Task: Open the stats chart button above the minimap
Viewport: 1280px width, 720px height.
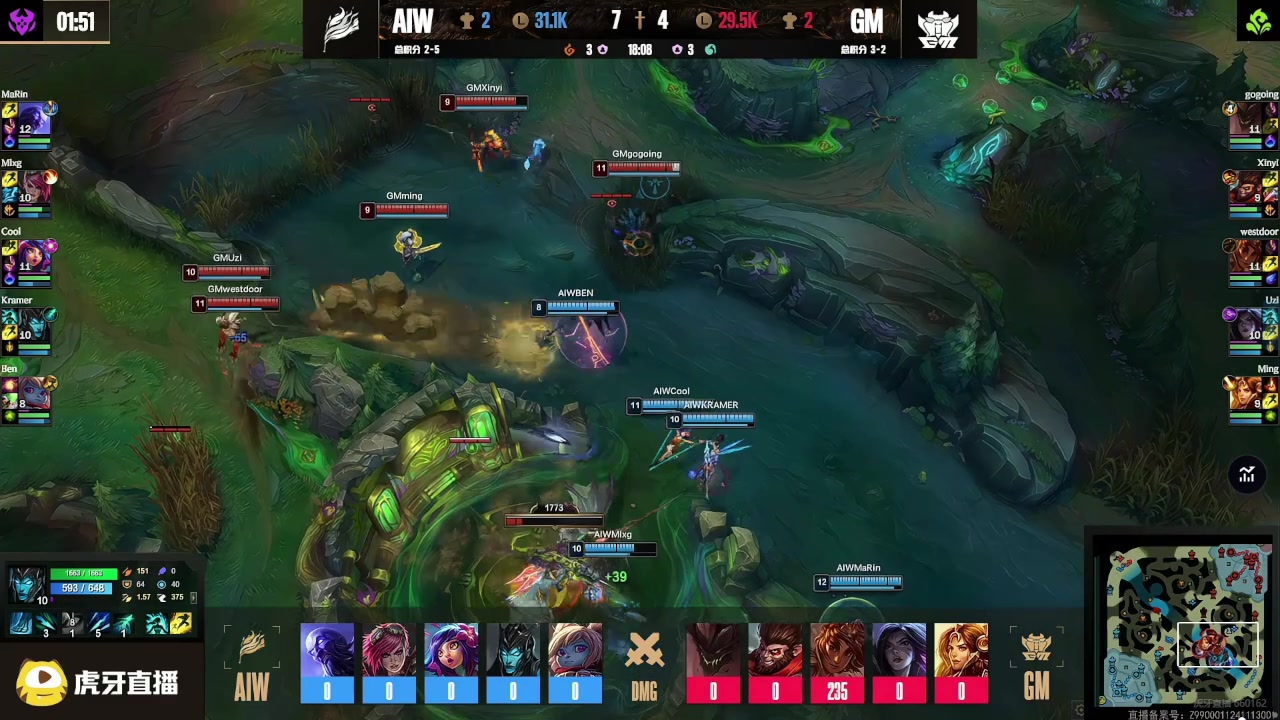Action: pos(1247,475)
